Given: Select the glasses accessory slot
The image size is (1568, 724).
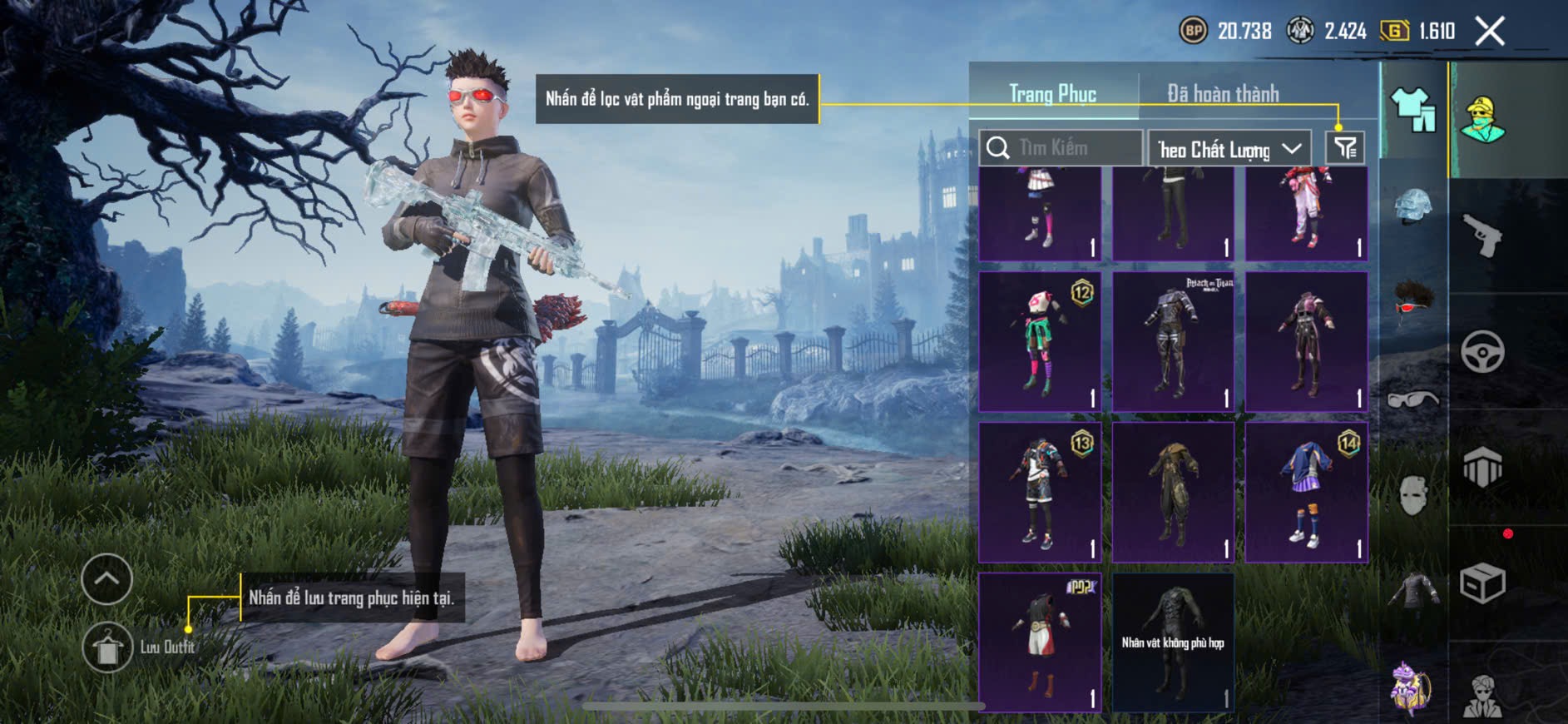Looking at the screenshot, I should click(x=1412, y=400).
